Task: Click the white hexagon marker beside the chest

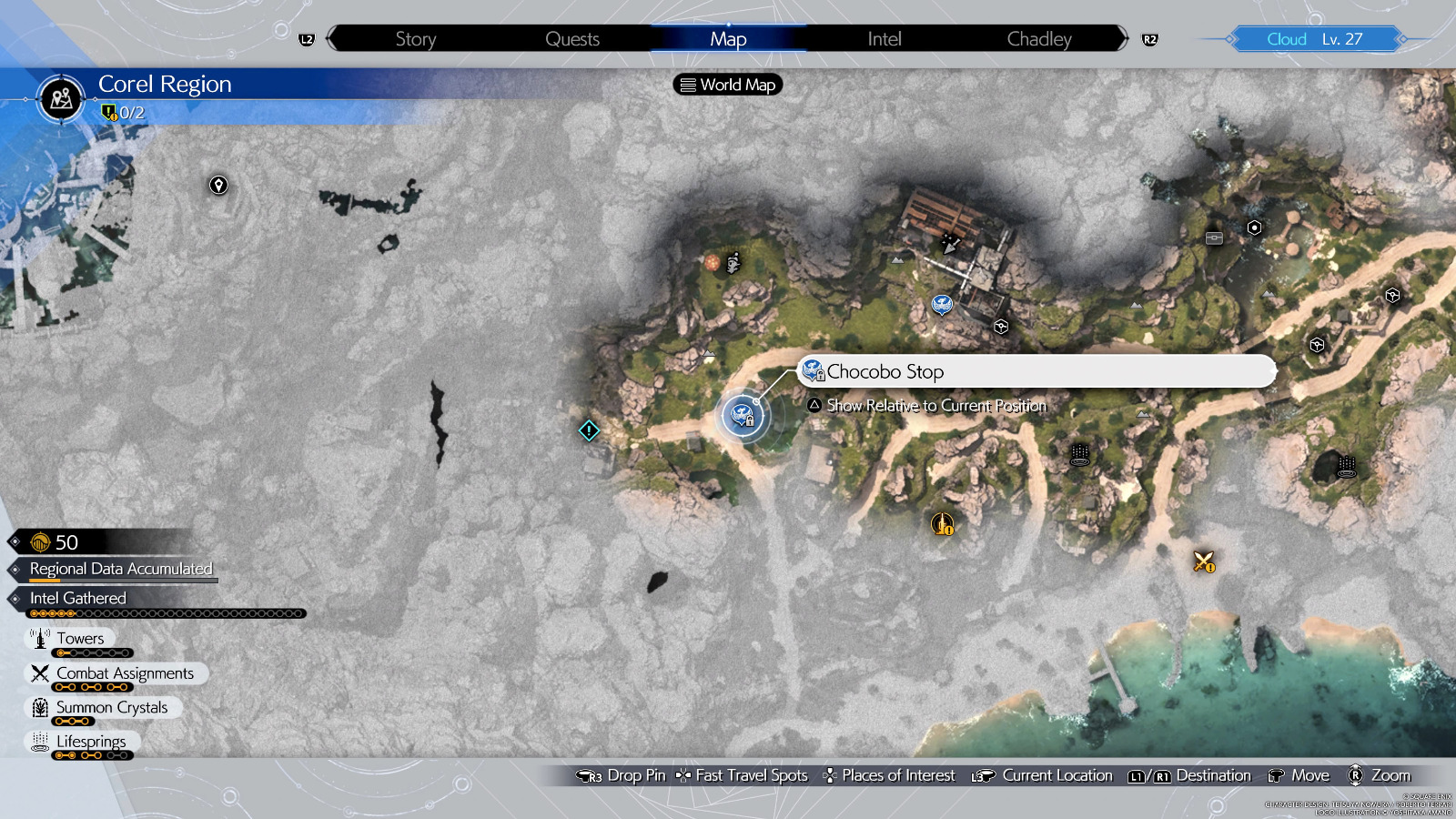Action: 1254,227
